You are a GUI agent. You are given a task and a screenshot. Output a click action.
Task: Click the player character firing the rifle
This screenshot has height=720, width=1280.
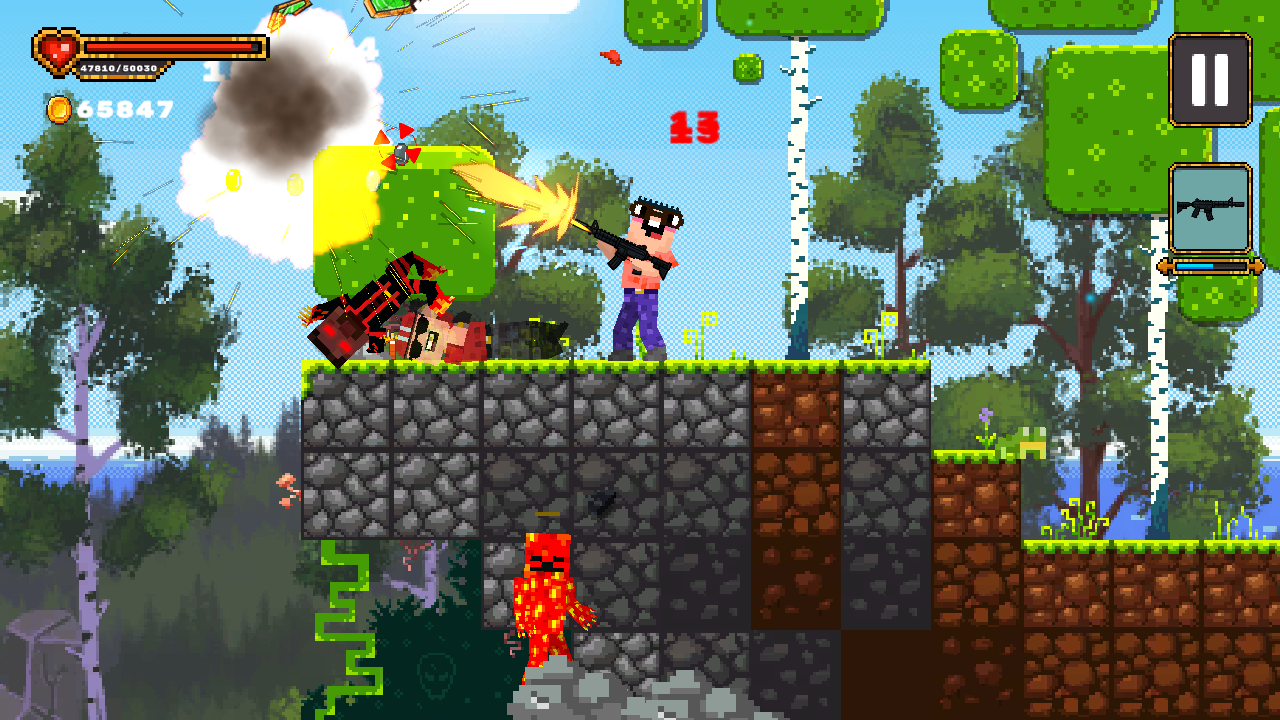(645, 275)
